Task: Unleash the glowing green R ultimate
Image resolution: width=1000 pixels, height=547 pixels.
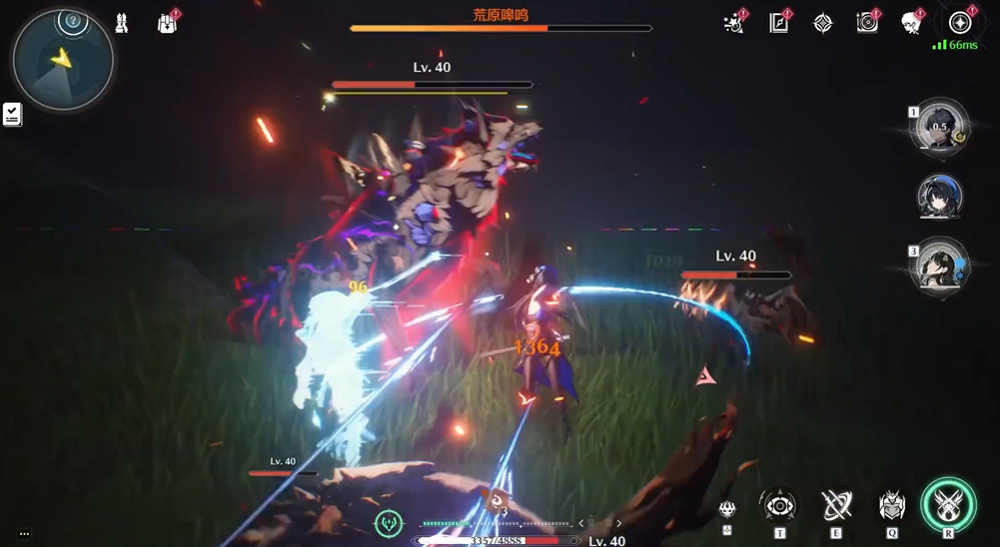Action: tap(948, 504)
